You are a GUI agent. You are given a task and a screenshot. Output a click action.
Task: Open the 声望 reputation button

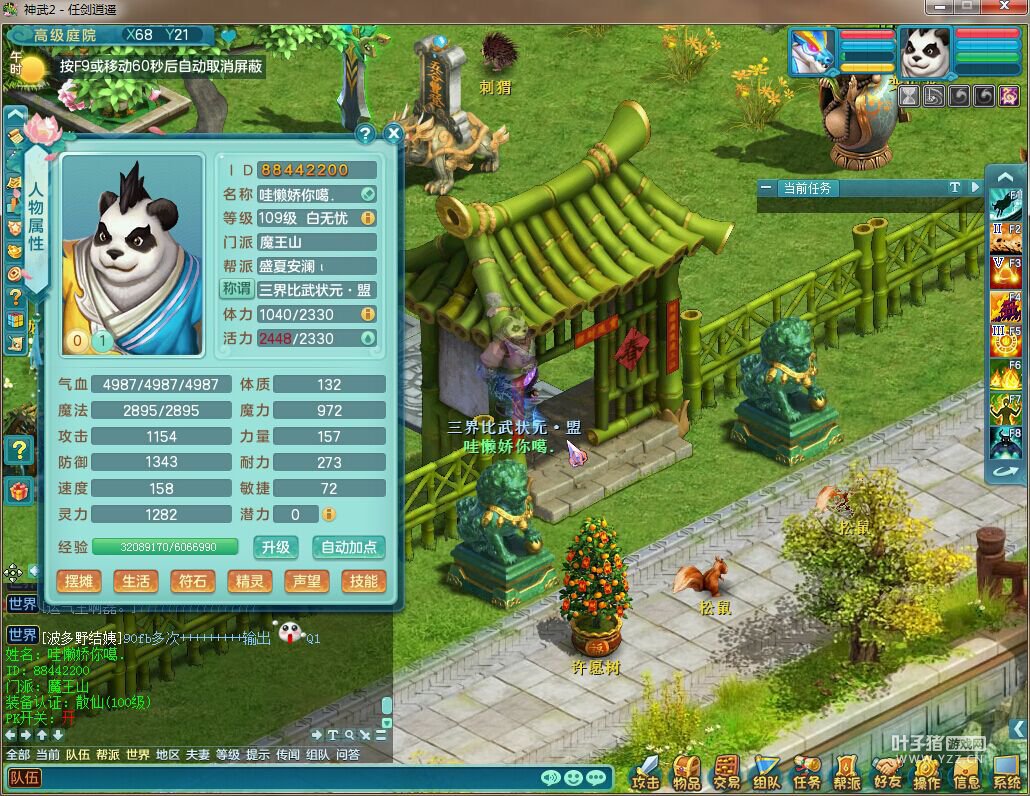tap(305, 581)
